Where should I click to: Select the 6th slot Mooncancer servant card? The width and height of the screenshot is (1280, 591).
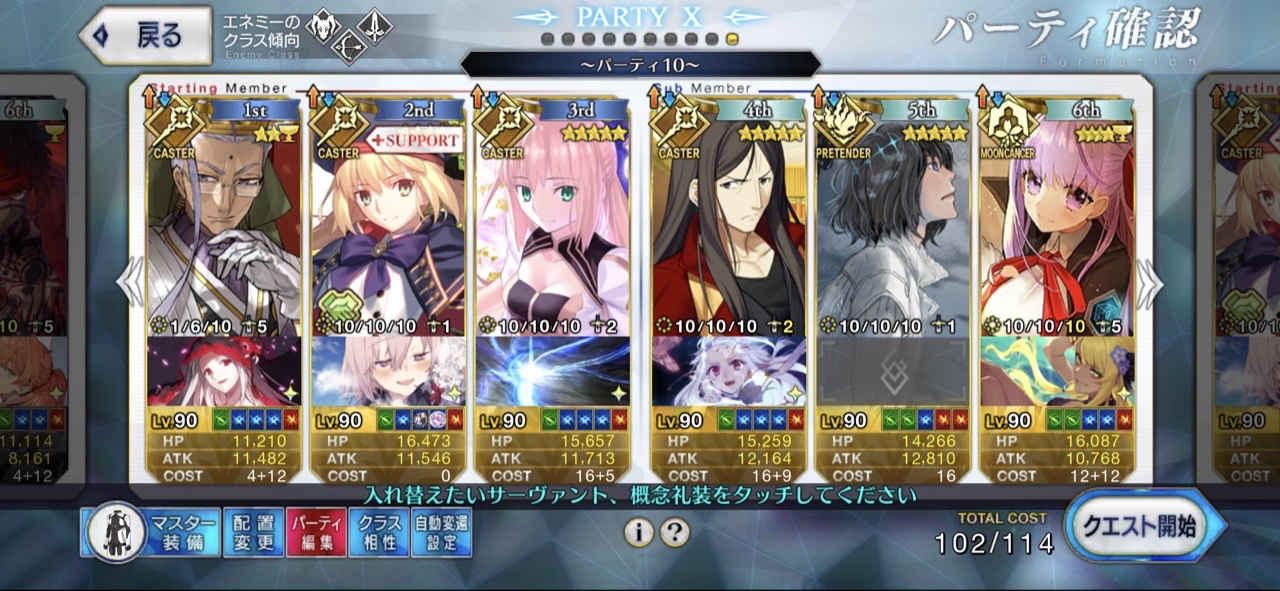[1057, 230]
